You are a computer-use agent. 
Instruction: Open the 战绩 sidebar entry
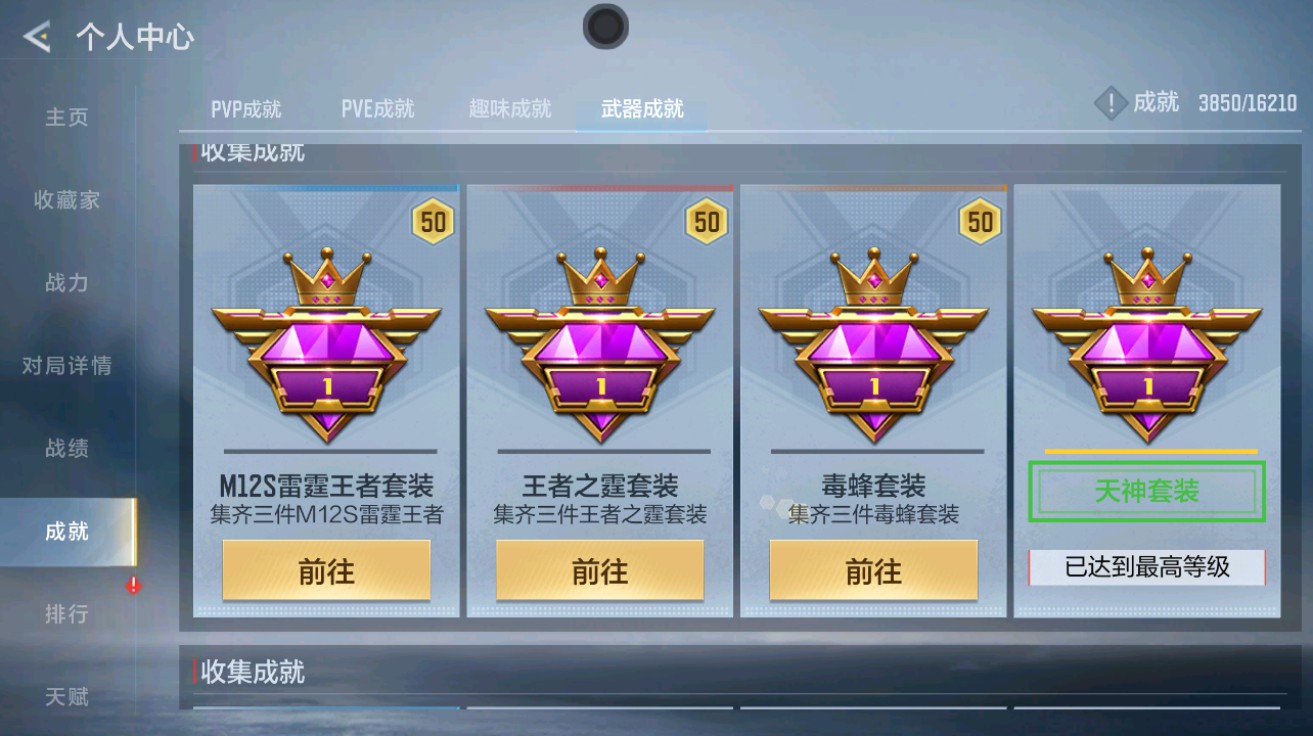click(x=68, y=449)
